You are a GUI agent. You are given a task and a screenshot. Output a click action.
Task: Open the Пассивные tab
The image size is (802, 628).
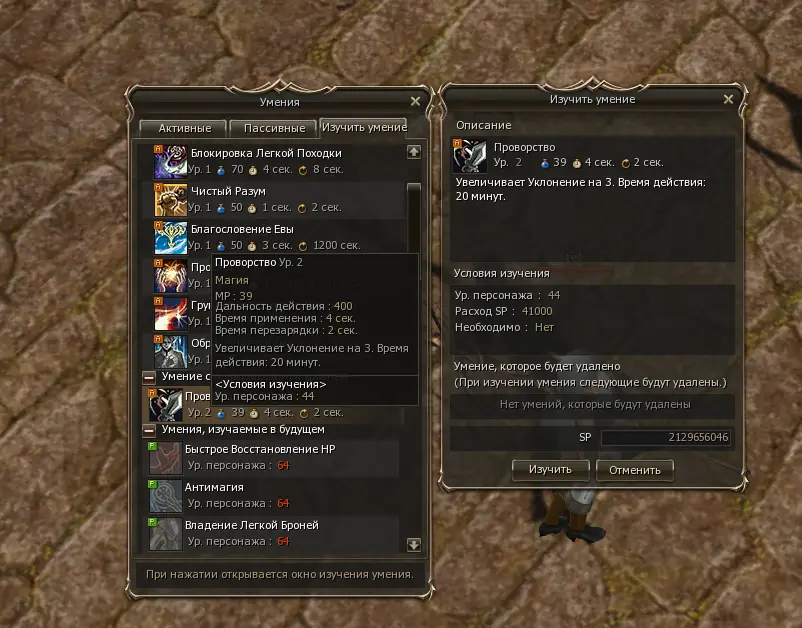(x=273, y=128)
